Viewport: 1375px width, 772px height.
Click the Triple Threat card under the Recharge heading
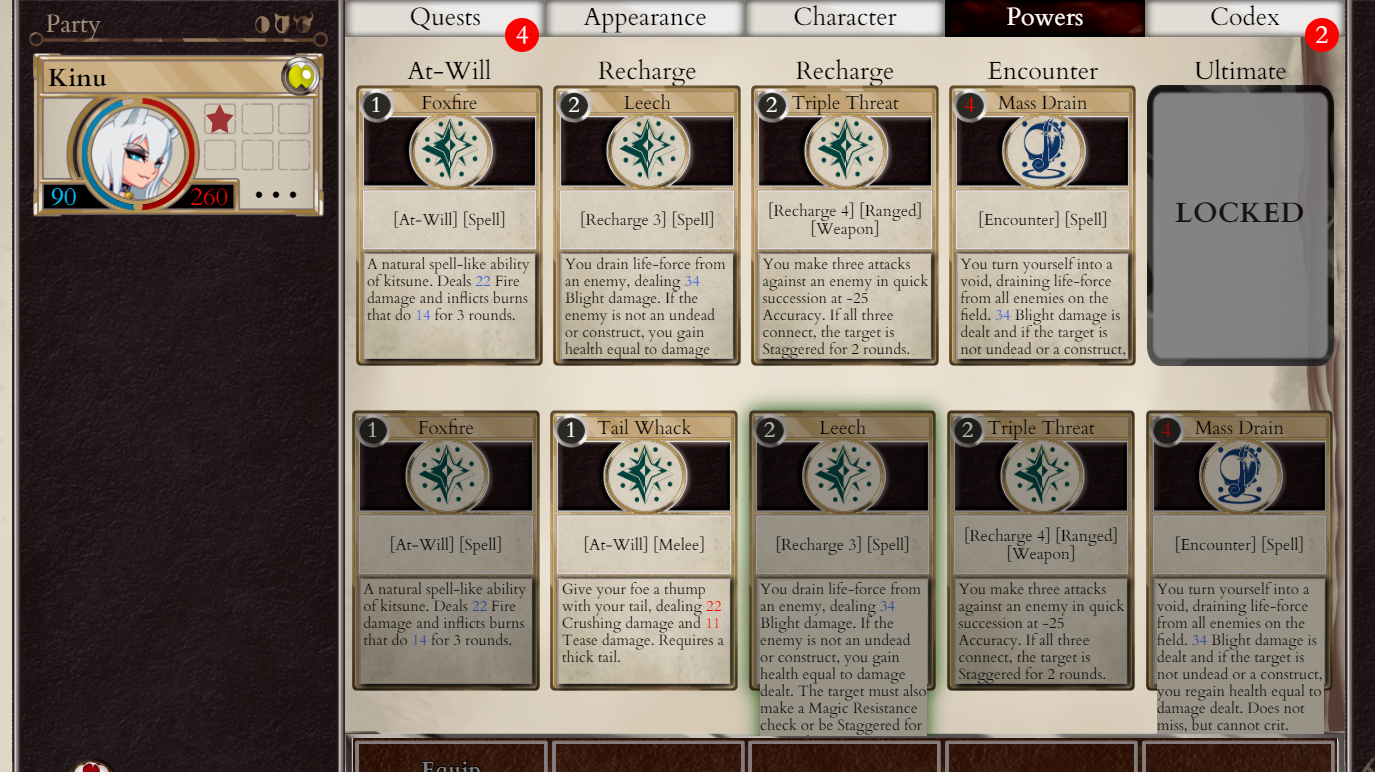pos(845,225)
